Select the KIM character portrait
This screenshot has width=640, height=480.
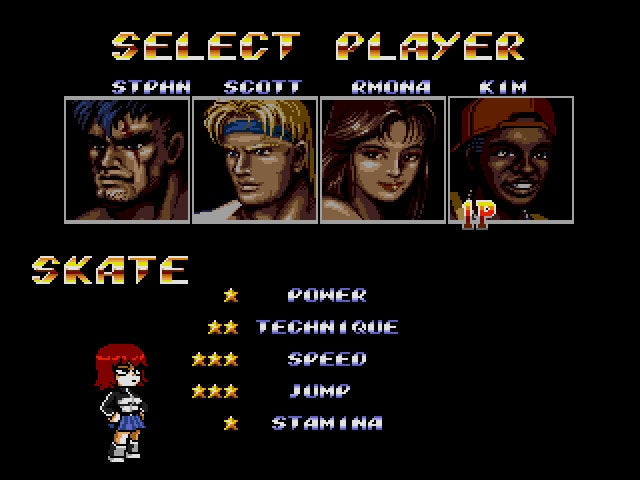click(x=510, y=158)
